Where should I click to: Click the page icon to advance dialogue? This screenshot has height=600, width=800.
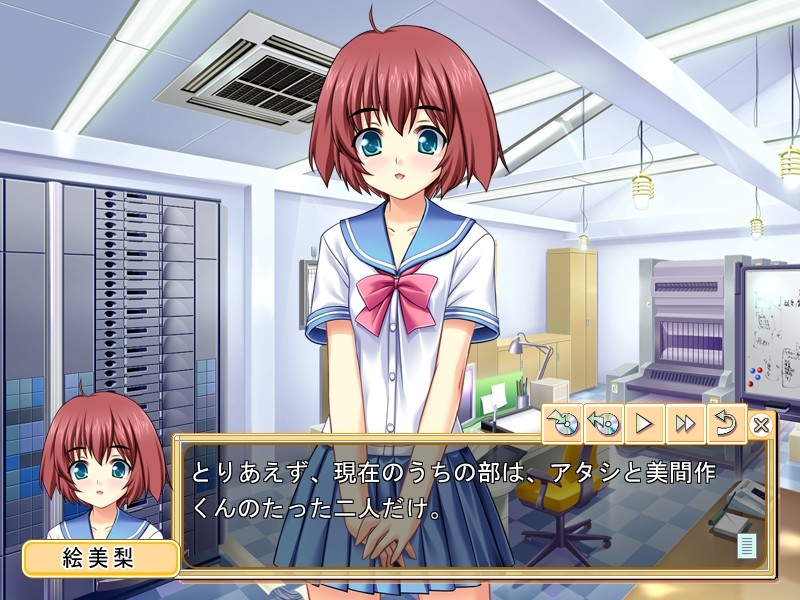coord(745,546)
